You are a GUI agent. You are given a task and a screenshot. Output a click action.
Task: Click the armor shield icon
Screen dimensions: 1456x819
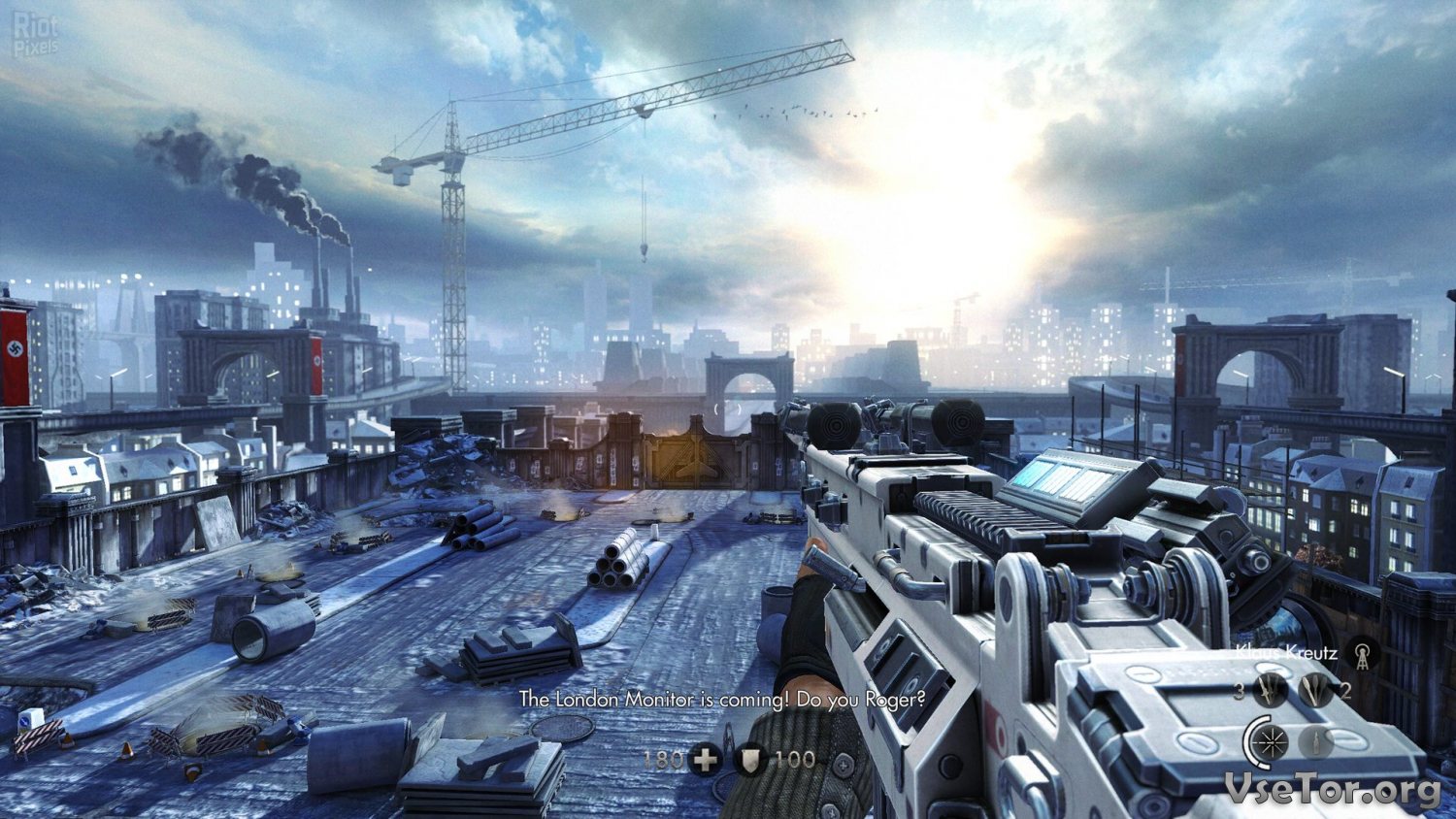click(749, 759)
